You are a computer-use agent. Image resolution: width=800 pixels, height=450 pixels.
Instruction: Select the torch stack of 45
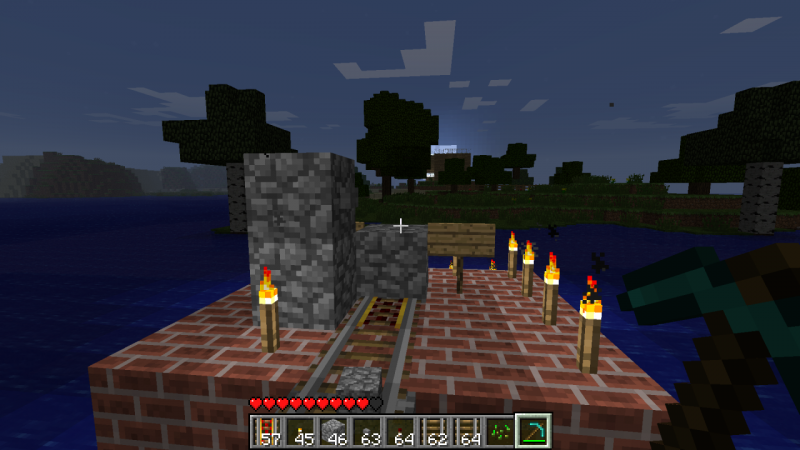click(298, 431)
